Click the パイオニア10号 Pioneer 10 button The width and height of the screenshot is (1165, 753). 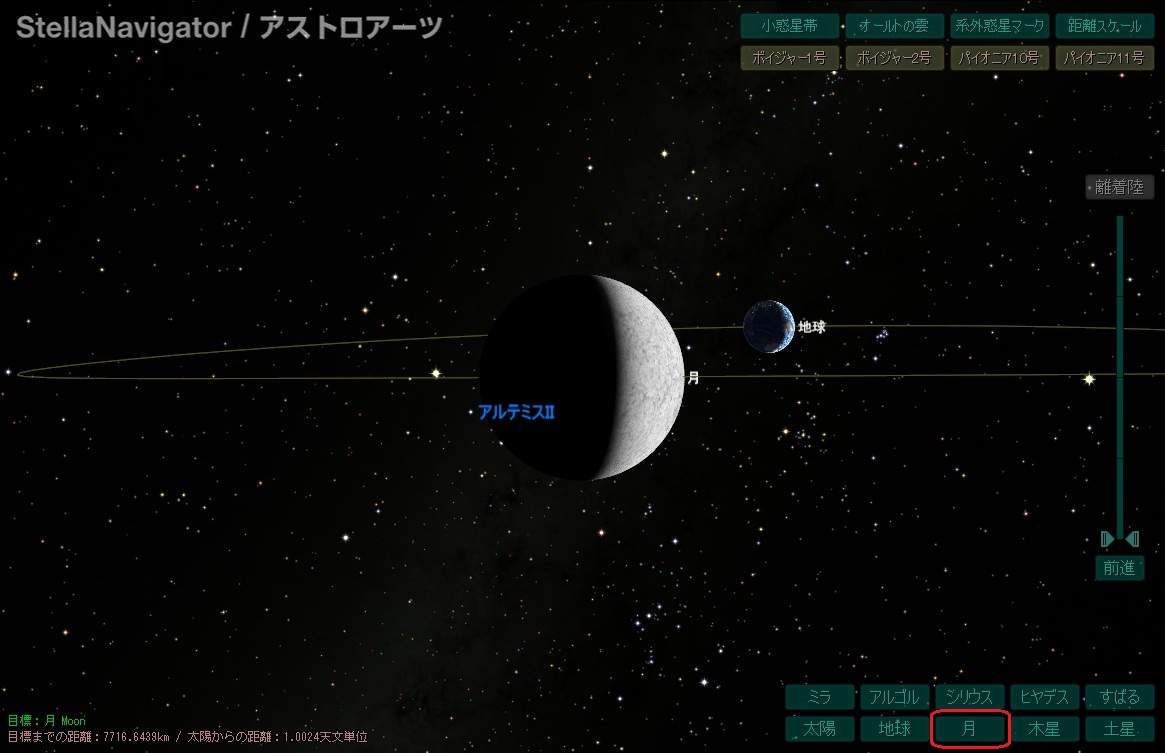coord(998,58)
